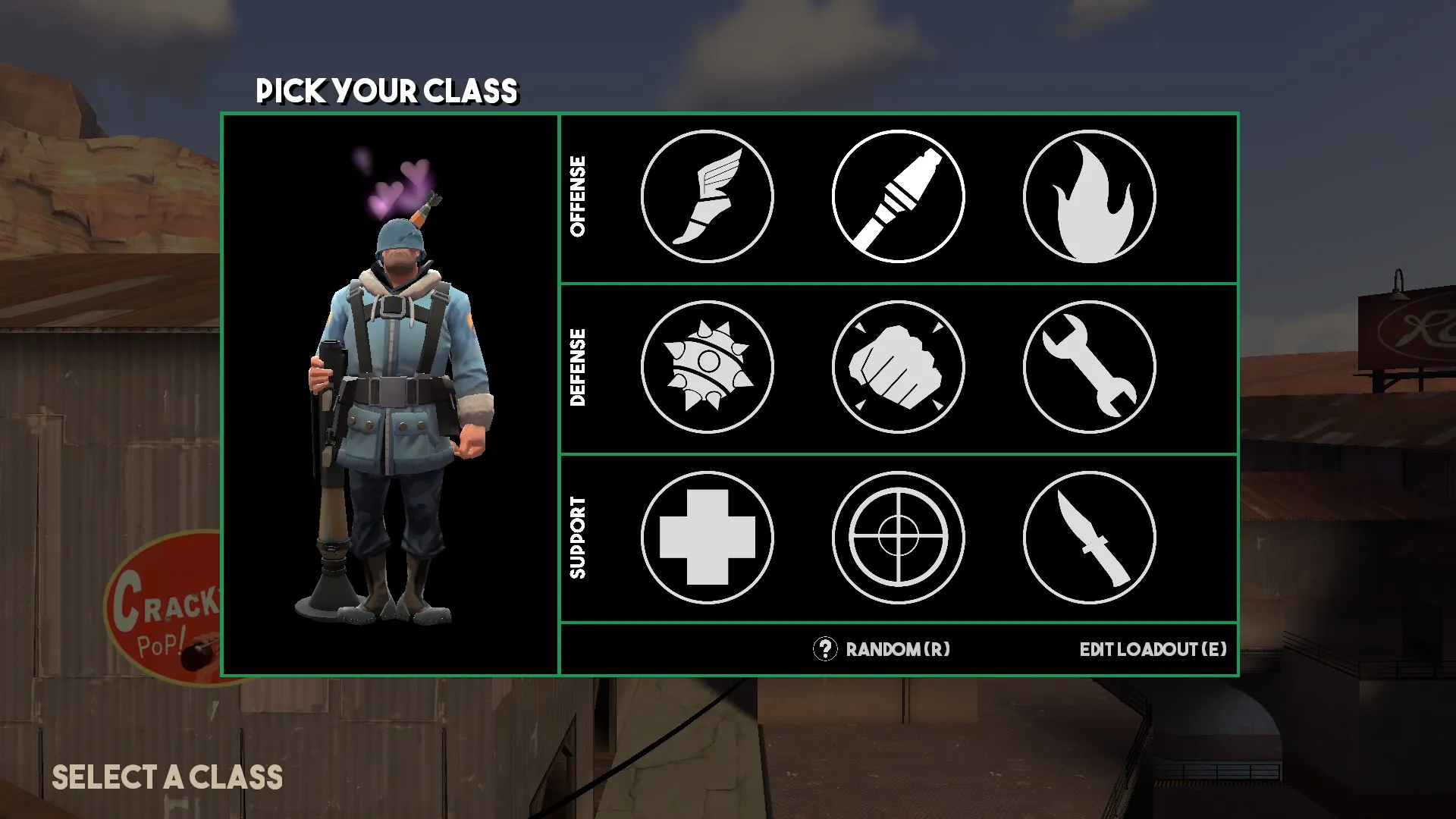Screen dimensions: 1456x819
Task: Select the Demoman sticky bomb class
Action: pyautogui.click(x=707, y=367)
